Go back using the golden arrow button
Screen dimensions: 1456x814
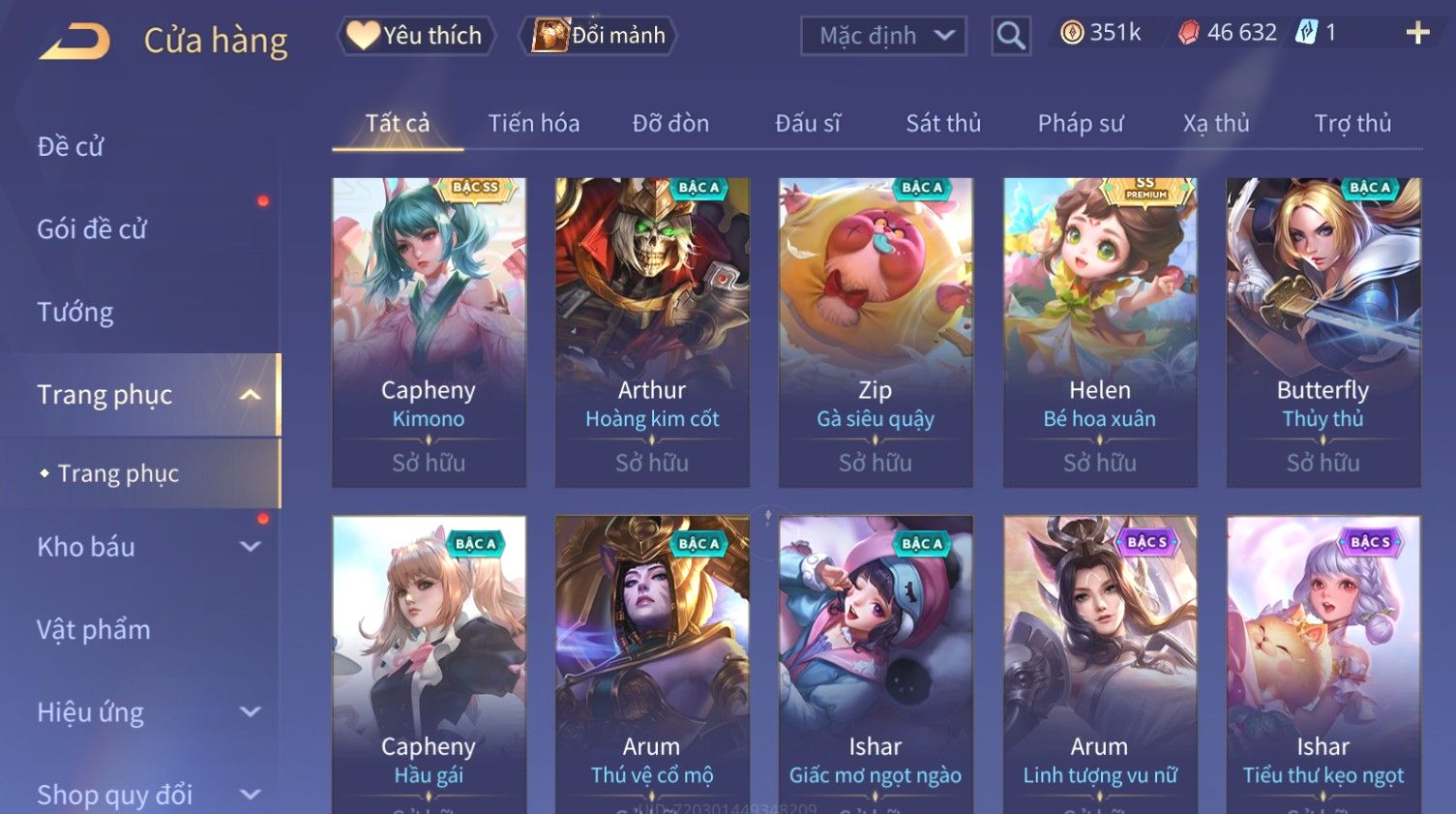(x=74, y=42)
